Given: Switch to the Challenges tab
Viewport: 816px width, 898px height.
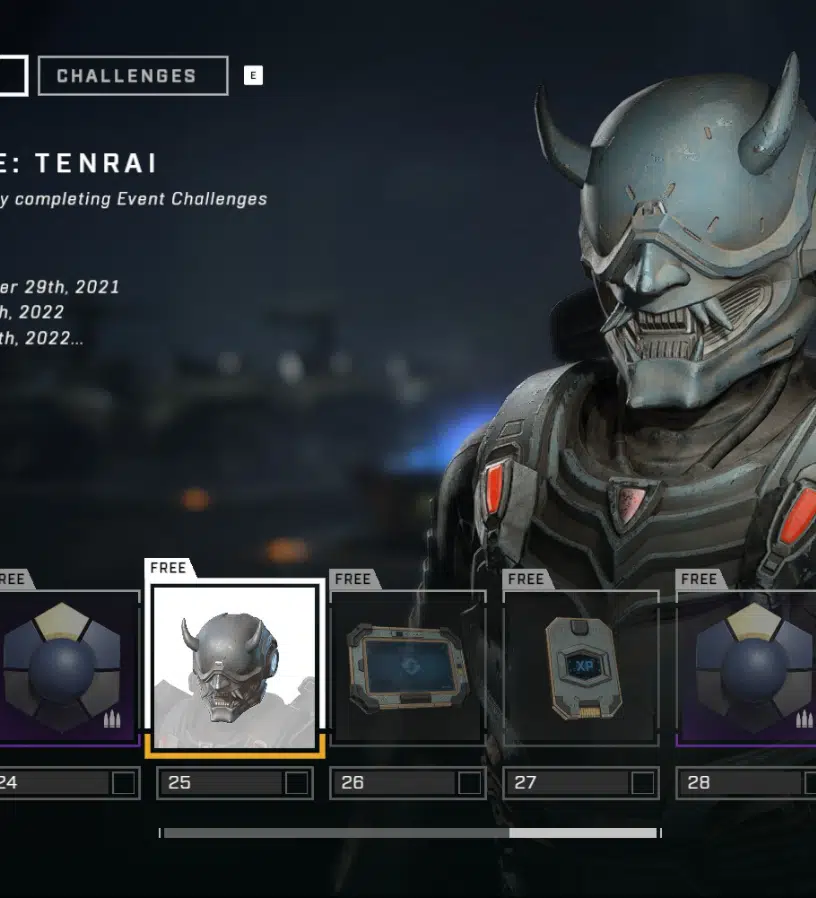Looking at the screenshot, I should point(132,76).
